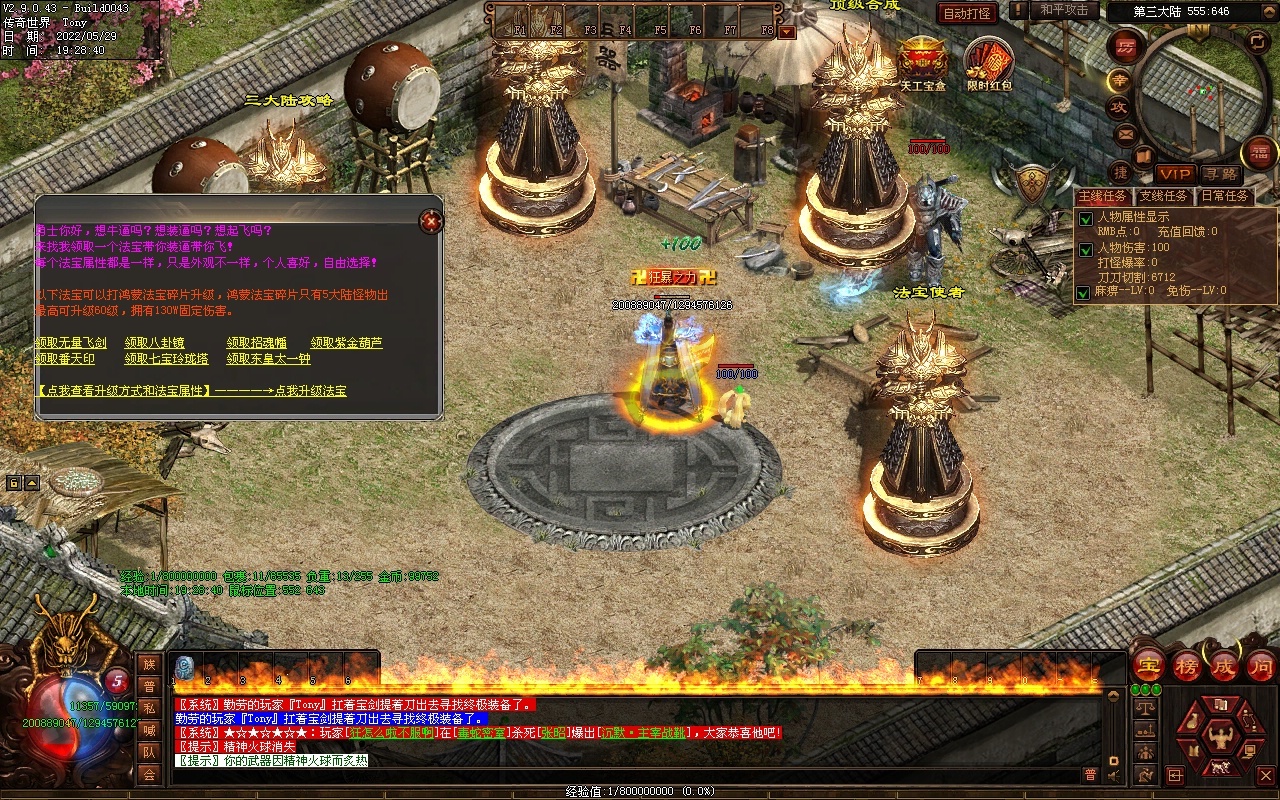Choose the 领取无量飞剑 option
Screen dimensions: 1280x800
pyautogui.click(x=71, y=343)
